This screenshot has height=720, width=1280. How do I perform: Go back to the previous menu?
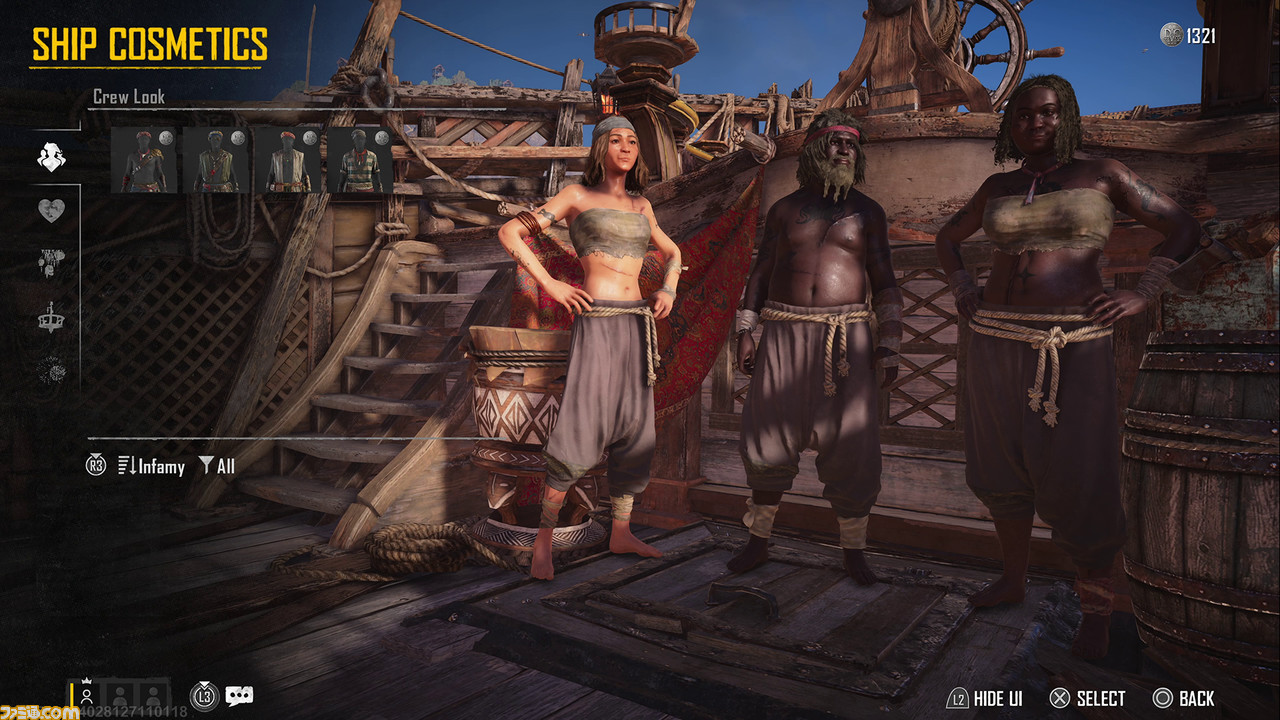[1183, 699]
